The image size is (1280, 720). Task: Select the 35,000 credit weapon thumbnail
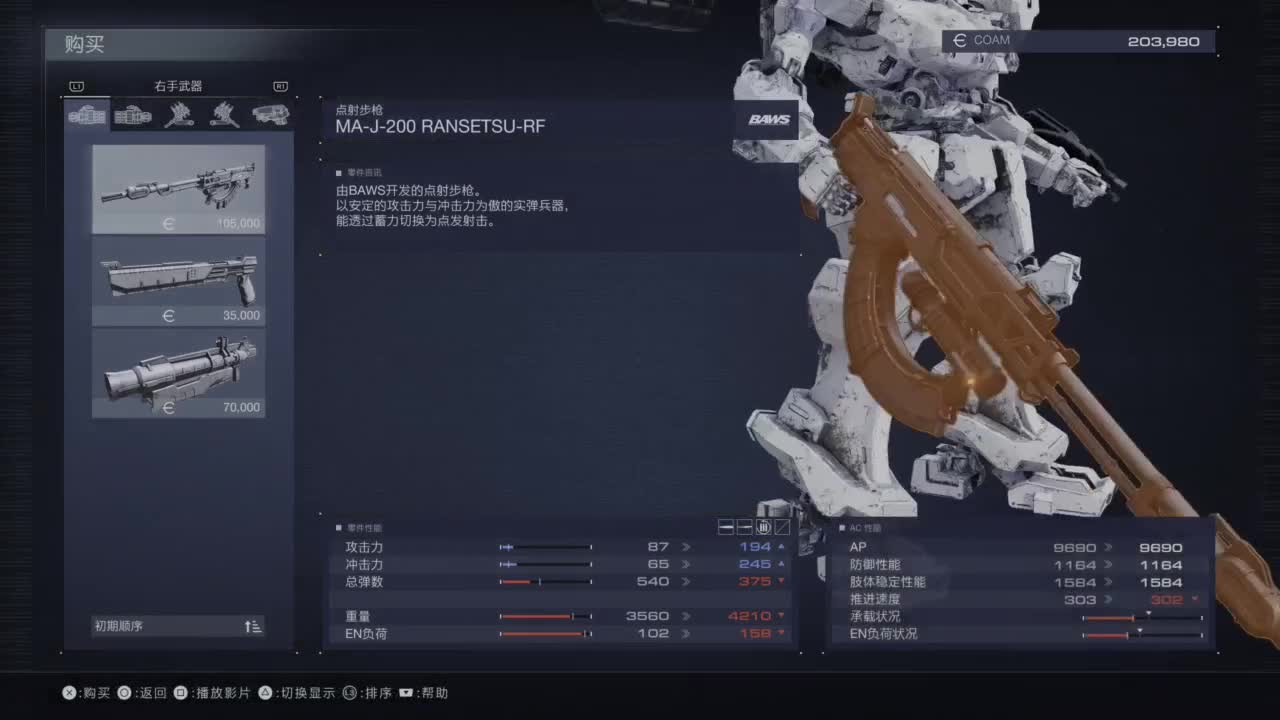pos(178,281)
